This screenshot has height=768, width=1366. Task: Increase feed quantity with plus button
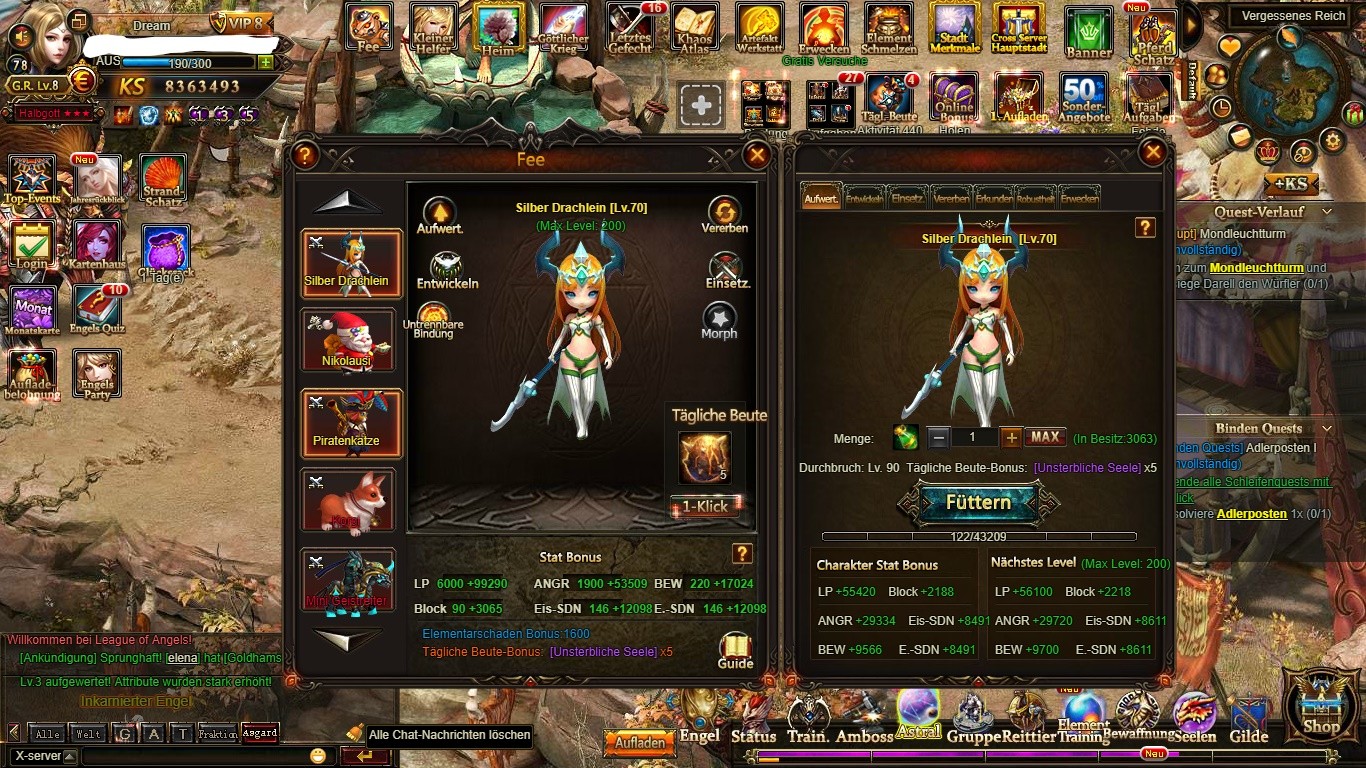pos(1011,437)
